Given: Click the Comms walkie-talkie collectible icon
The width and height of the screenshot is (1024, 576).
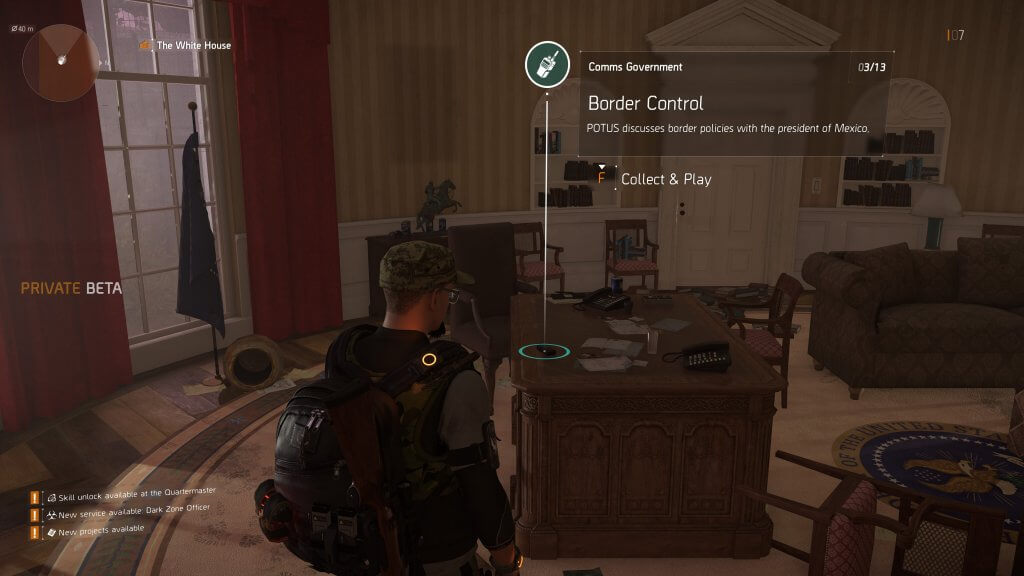Looking at the screenshot, I should pos(547,66).
